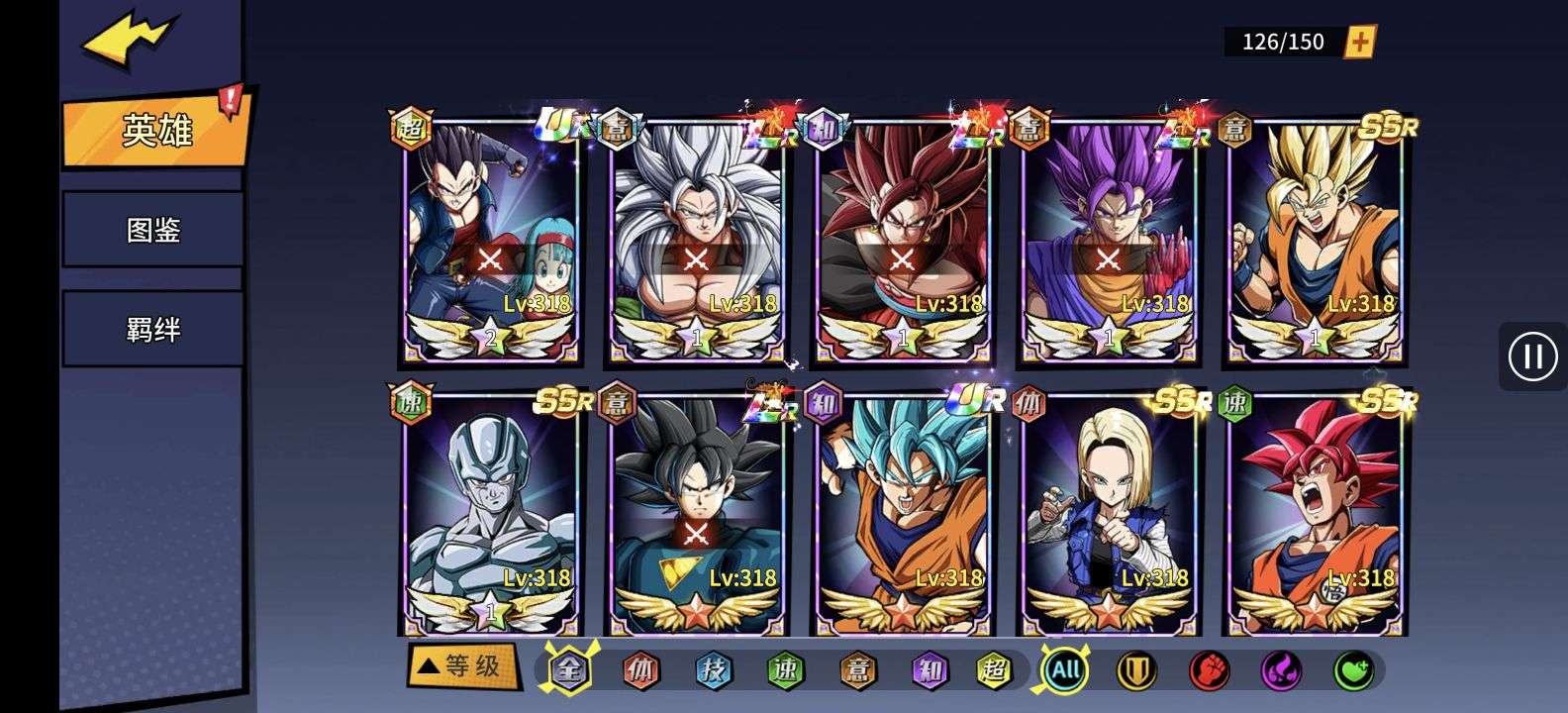The image size is (1568, 713).
Task: Filter heroes by 知 type
Action: [930, 670]
